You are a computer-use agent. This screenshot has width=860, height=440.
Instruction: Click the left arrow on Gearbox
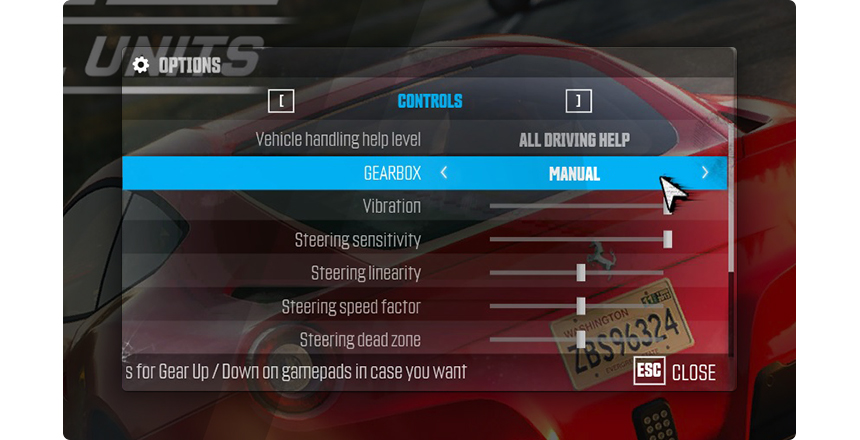tap(444, 173)
